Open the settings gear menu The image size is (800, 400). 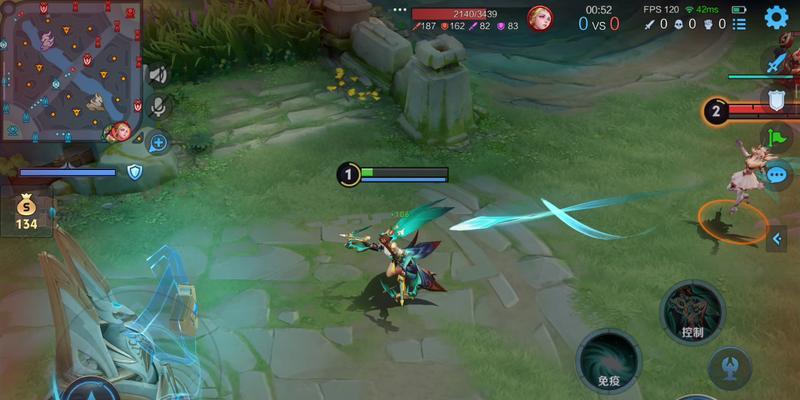(x=776, y=17)
